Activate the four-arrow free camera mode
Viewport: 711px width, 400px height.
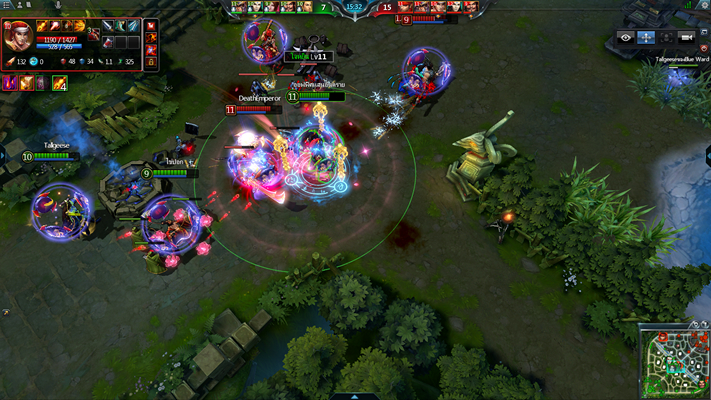(x=646, y=37)
